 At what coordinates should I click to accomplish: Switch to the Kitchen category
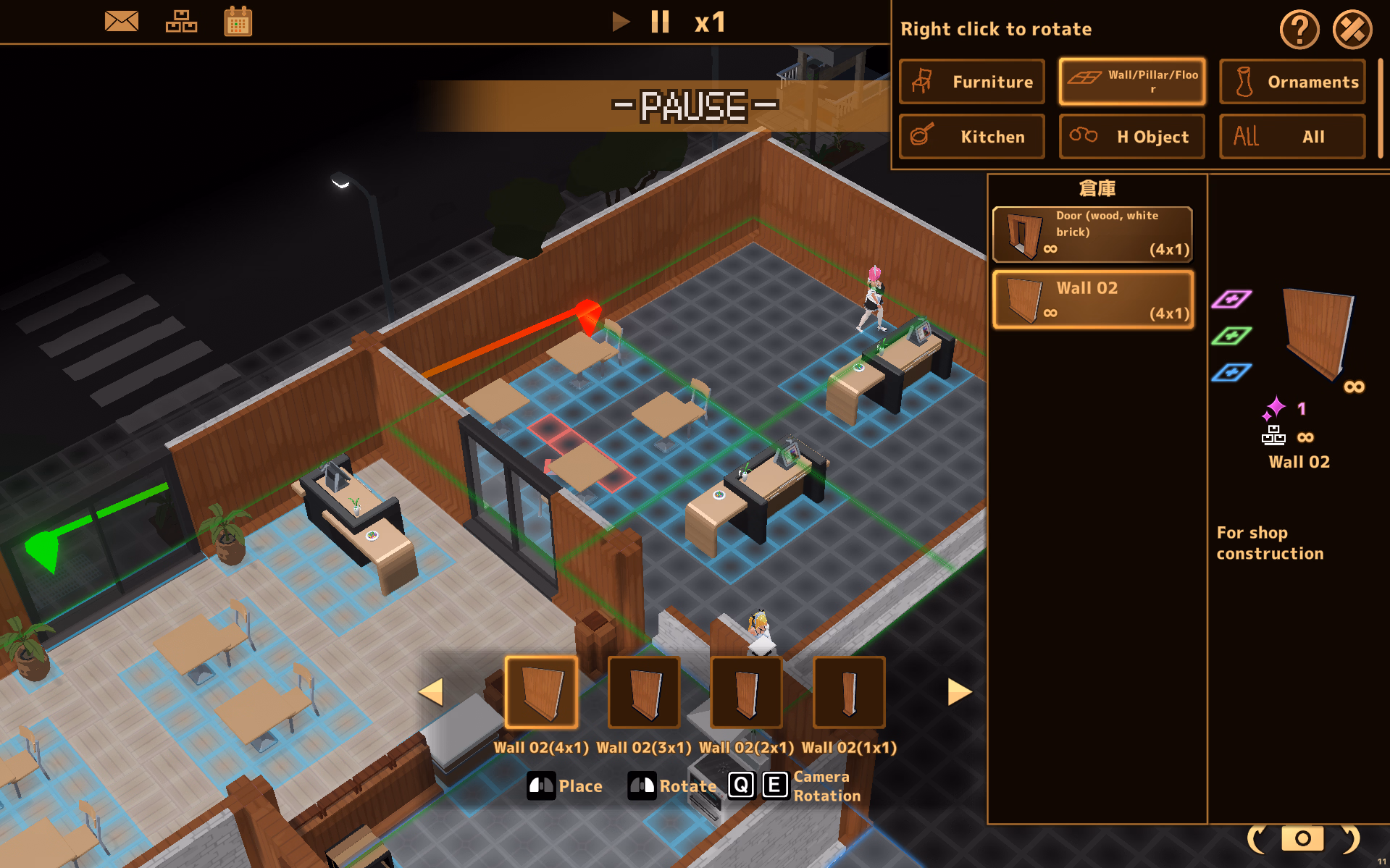(x=971, y=136)
